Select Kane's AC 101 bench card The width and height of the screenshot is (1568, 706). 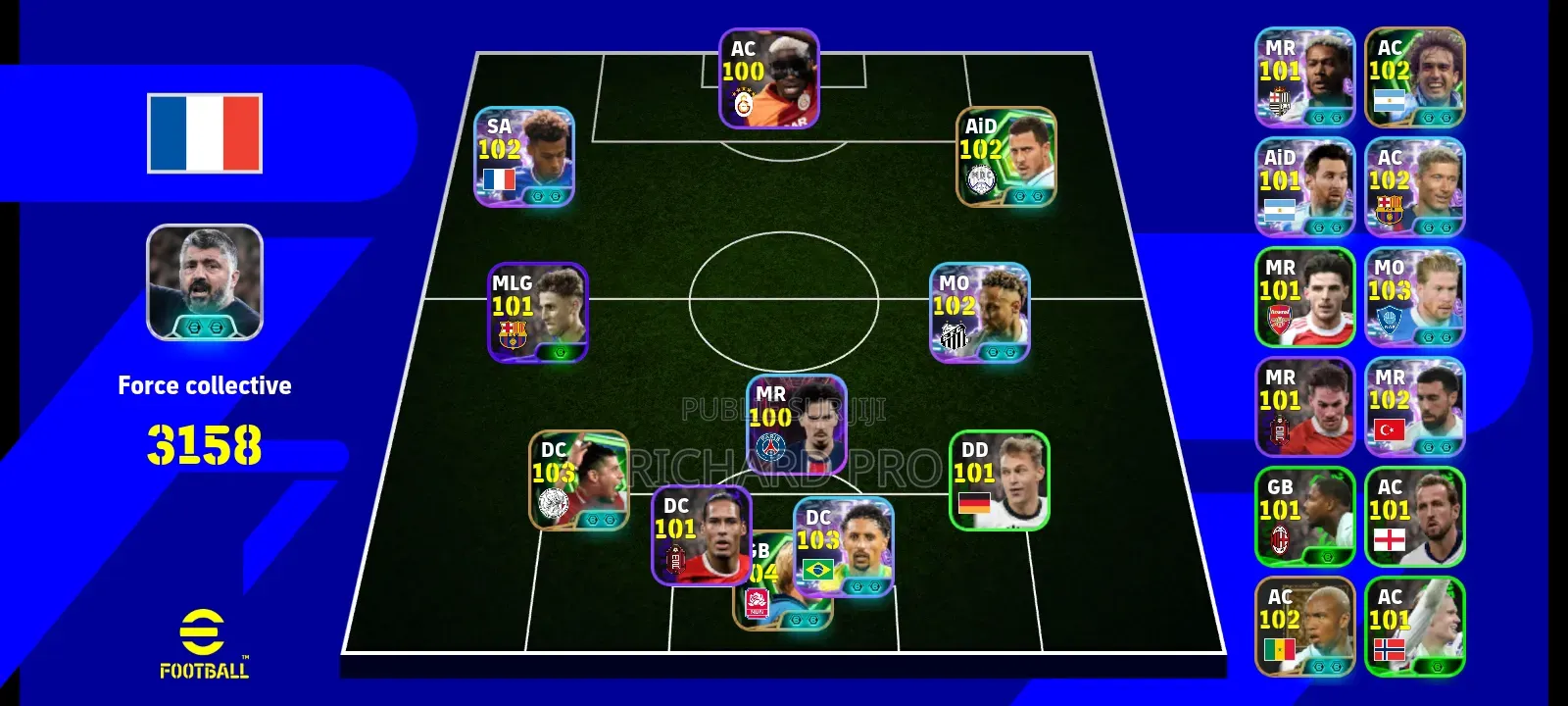tap(1415, 517)
